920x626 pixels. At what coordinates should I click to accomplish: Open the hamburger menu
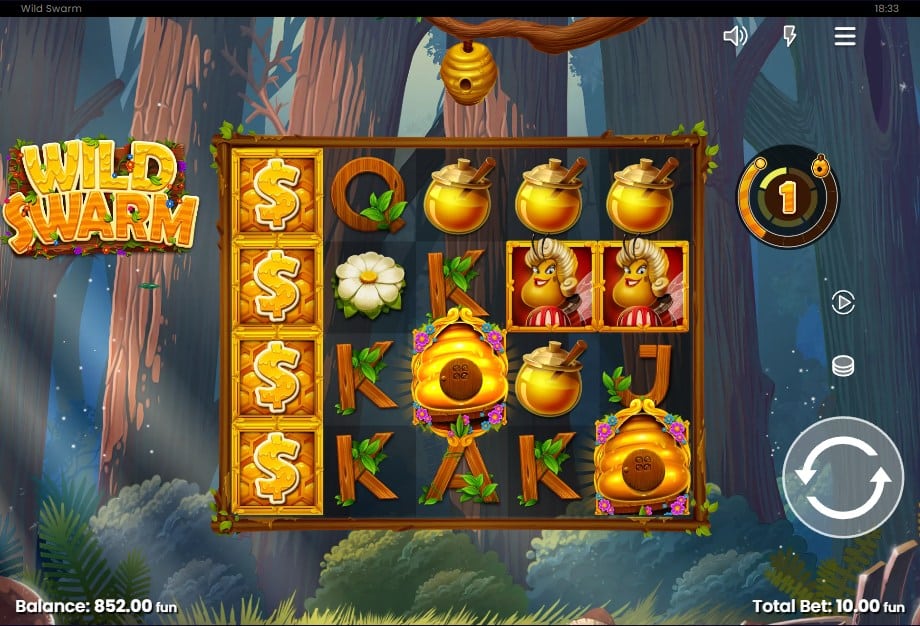tap(845, 37)
